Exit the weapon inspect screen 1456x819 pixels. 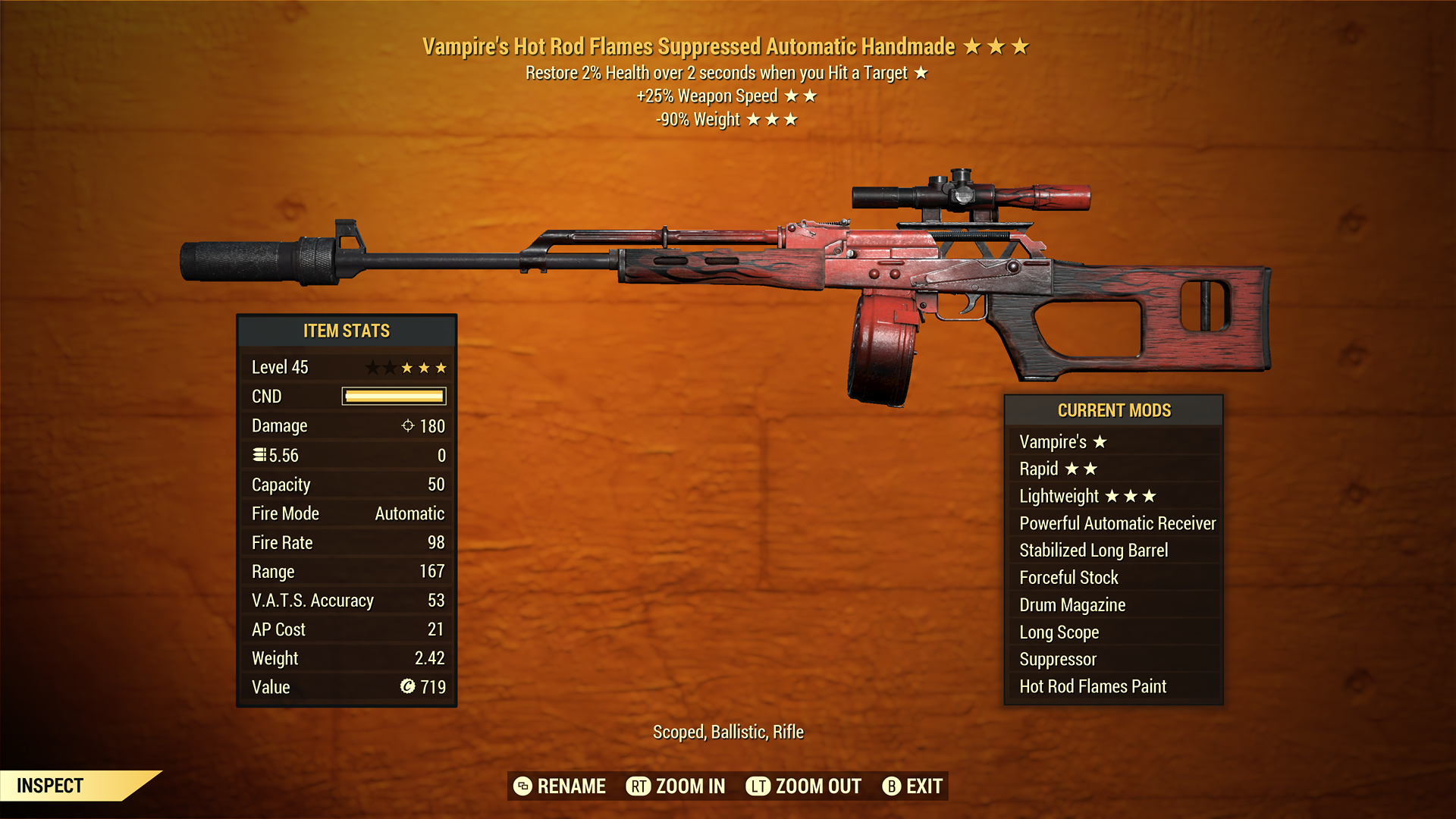point(912,786)
